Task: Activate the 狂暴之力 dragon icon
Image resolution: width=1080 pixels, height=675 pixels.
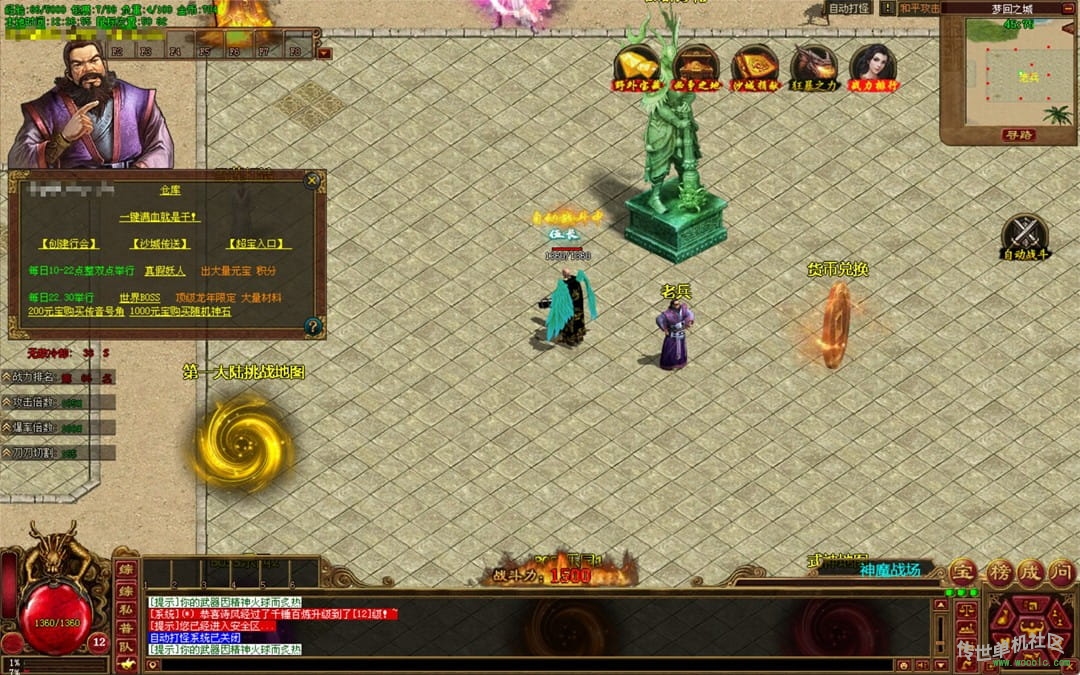Action: click(x=814, y=66)
